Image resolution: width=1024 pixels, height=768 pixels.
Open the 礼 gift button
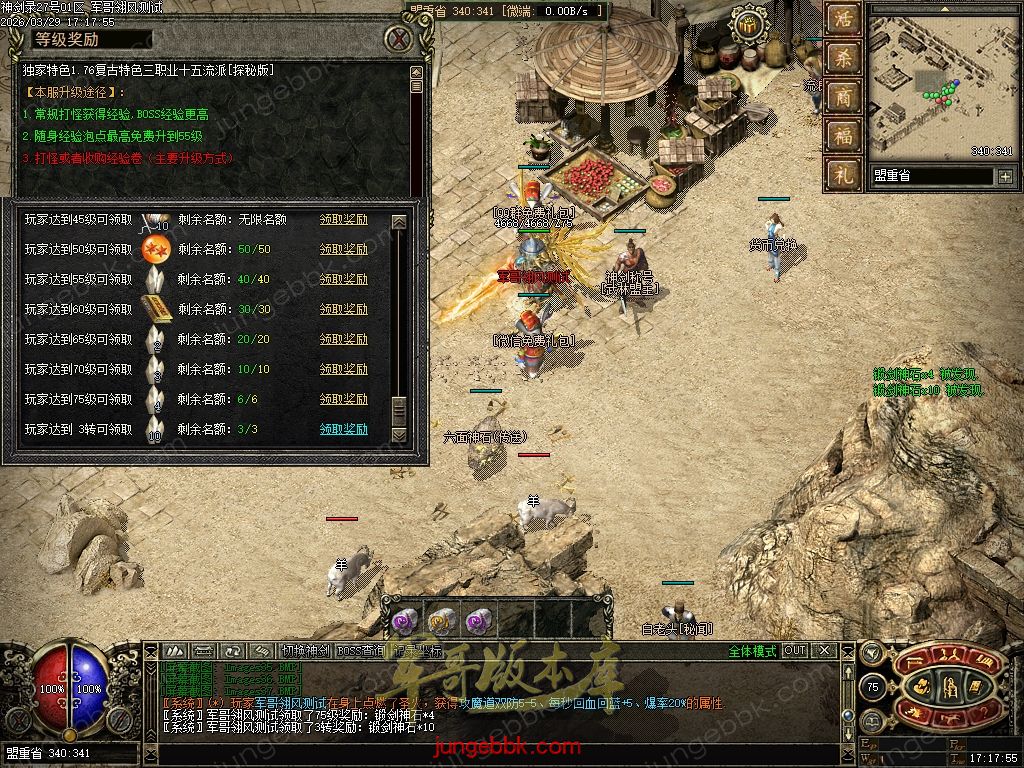[842, 174]
